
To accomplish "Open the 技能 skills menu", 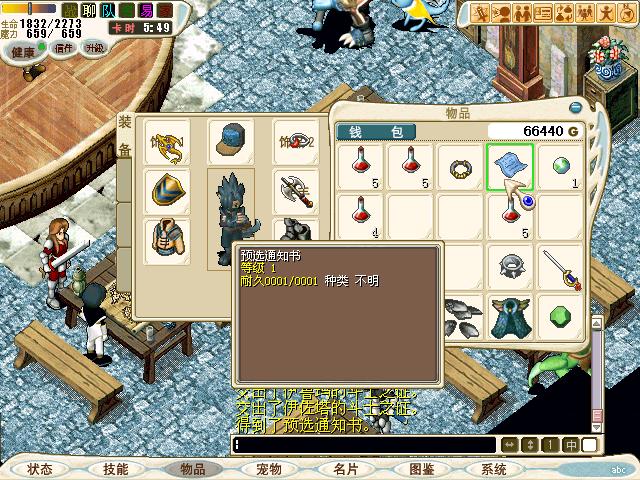I will (x=115, y=468).
